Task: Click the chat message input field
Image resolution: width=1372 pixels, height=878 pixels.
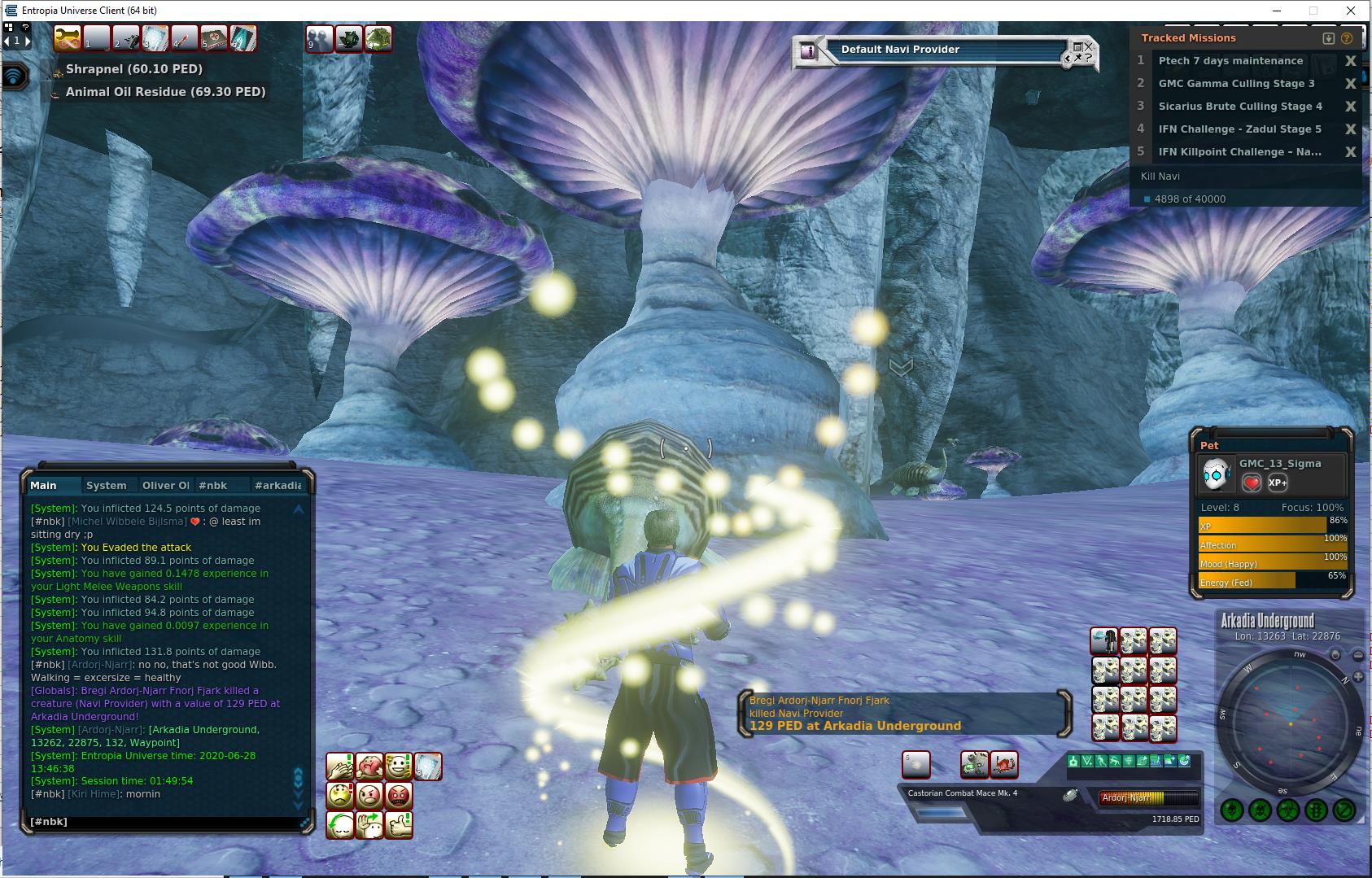Action: click(x=163, y=822)
